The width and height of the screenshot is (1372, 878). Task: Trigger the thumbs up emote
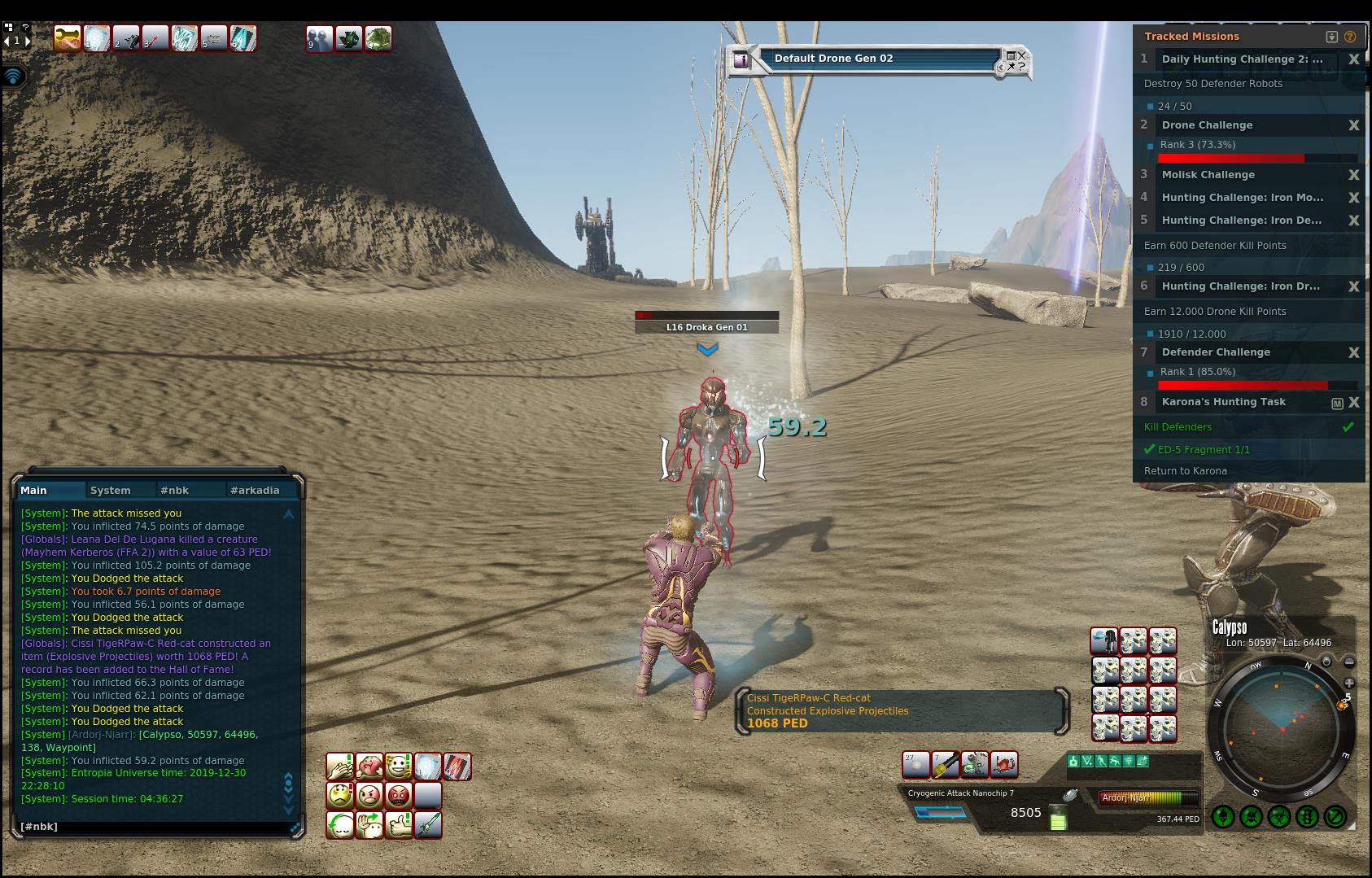[399, 824]
